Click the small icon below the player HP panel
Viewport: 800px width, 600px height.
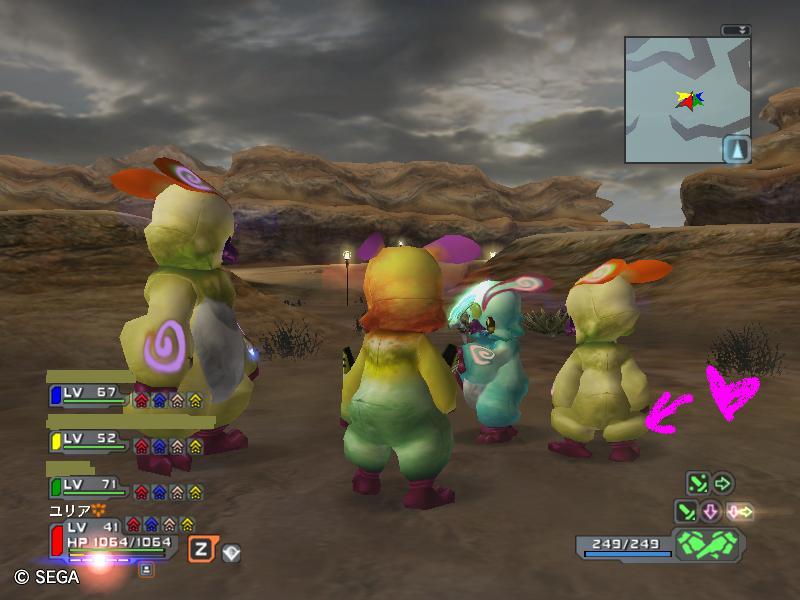point(146,569)
